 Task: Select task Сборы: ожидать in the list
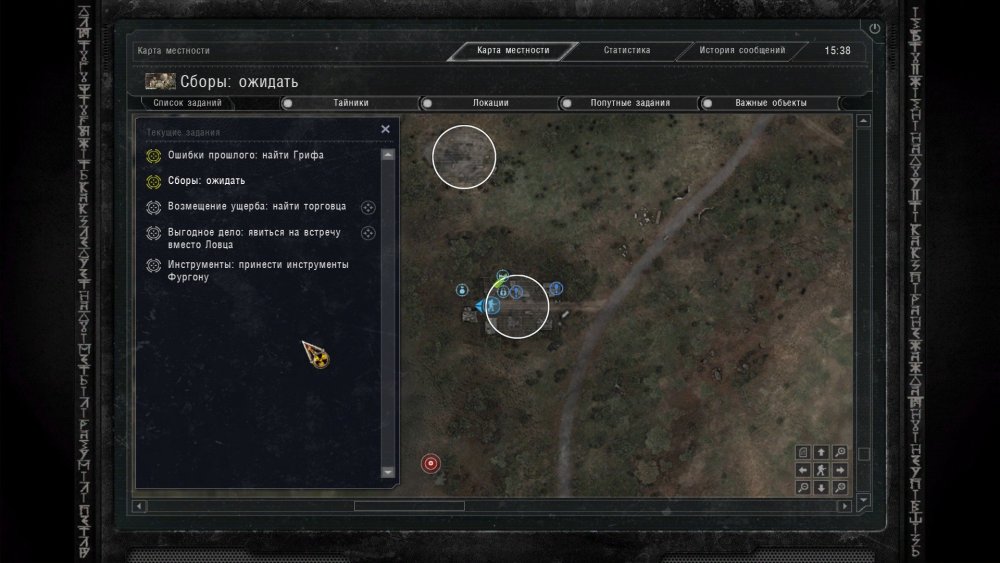206,181
